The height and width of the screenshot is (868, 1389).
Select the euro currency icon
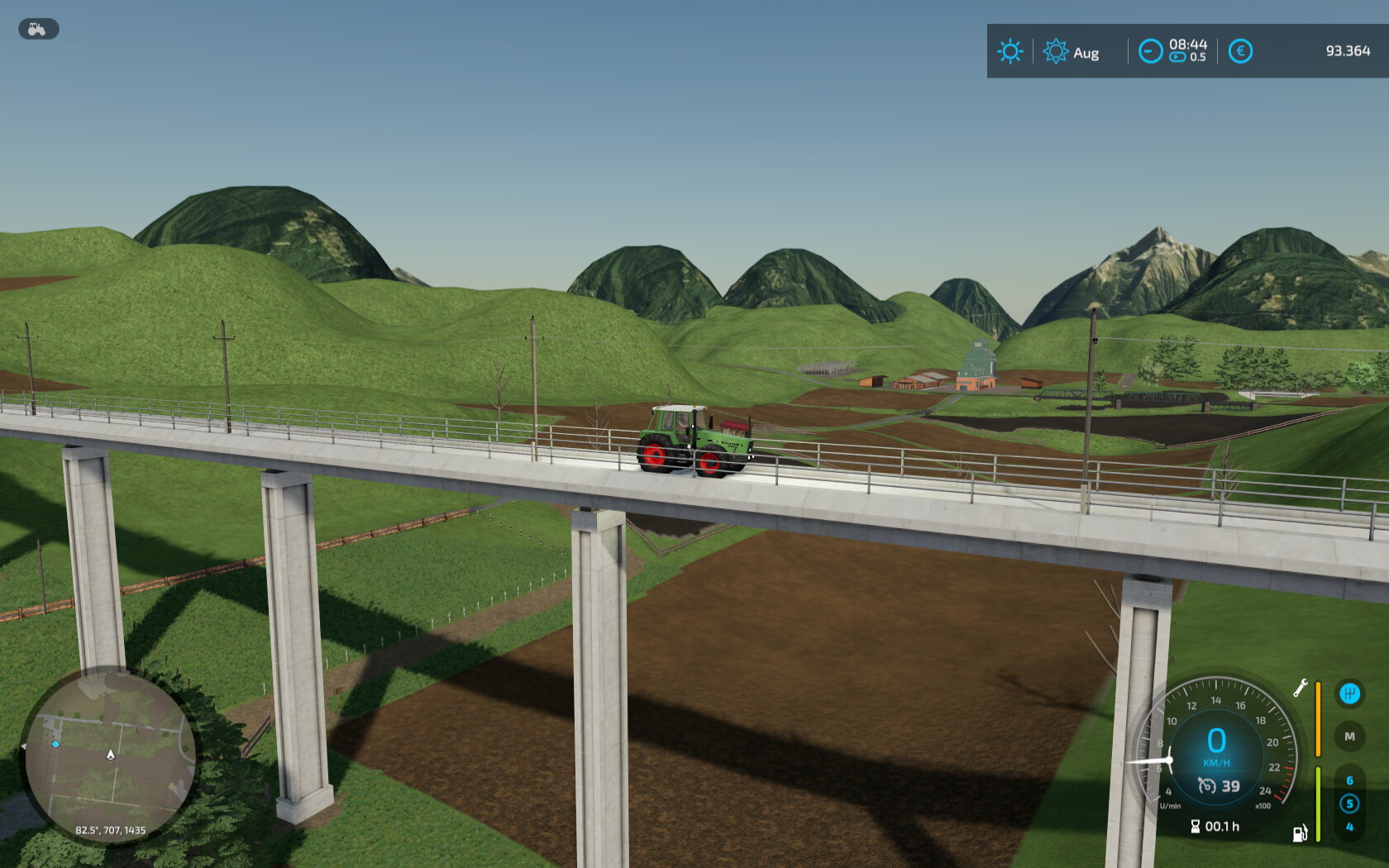click(x=1240, y=51)
